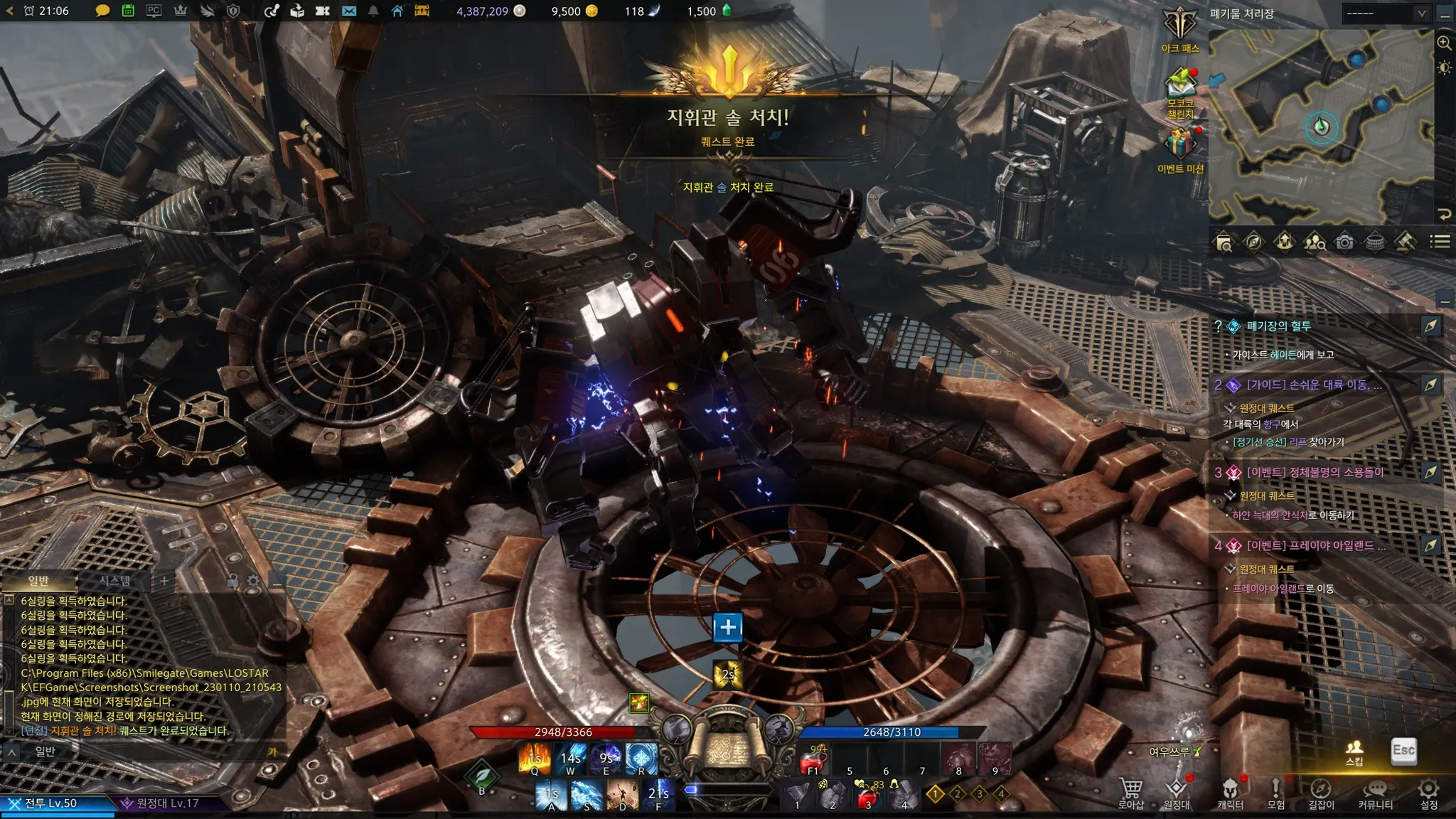Add a new chat tab with plus button
Viewport: 1456px width, 819px height.
164,581
